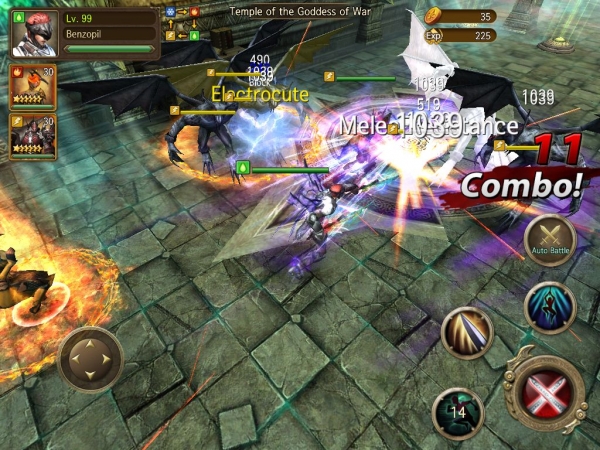Activate the blue leaping figure skill
Viewport: 600px width, 450px height.
pos(549,308)
